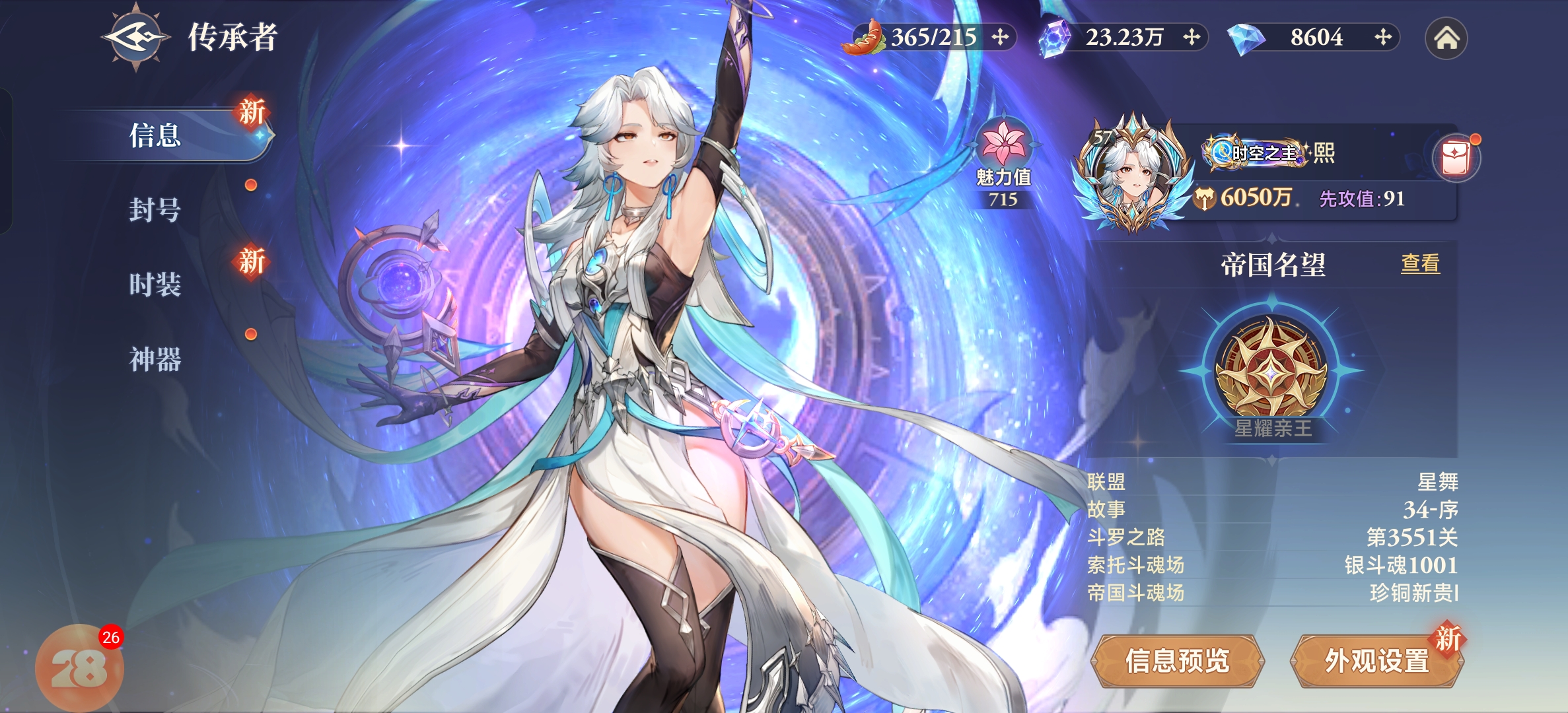Viewport: 1568px width, 713px height.
Task: Add purple crystal currency via plus button
Action: pos(1192,37)
